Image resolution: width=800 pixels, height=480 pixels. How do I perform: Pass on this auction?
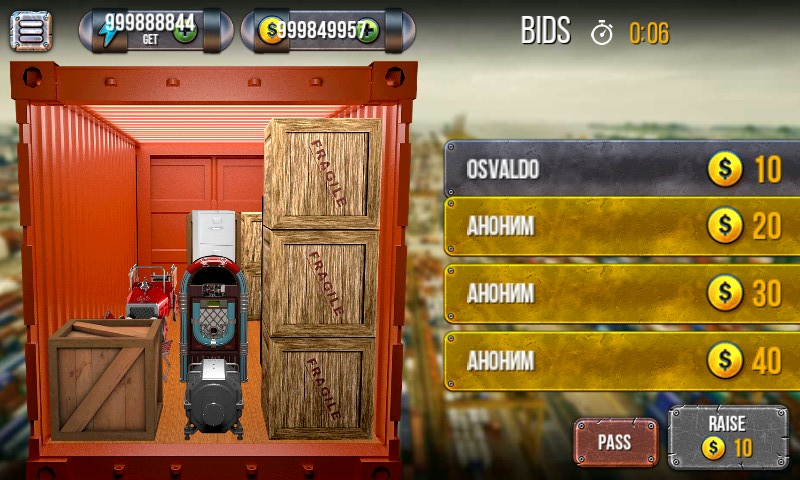click(x=615, y=442)
